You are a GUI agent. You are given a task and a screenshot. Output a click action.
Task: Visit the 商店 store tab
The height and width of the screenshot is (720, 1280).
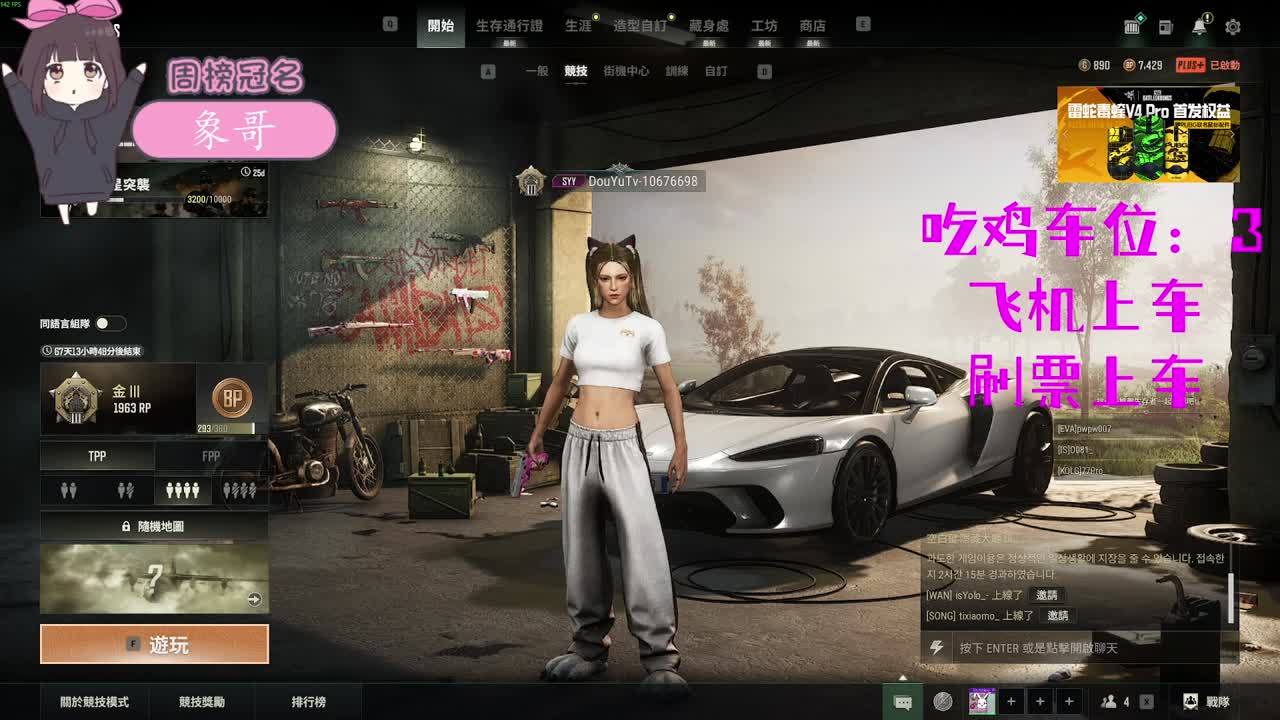click(x=813, y=26)
